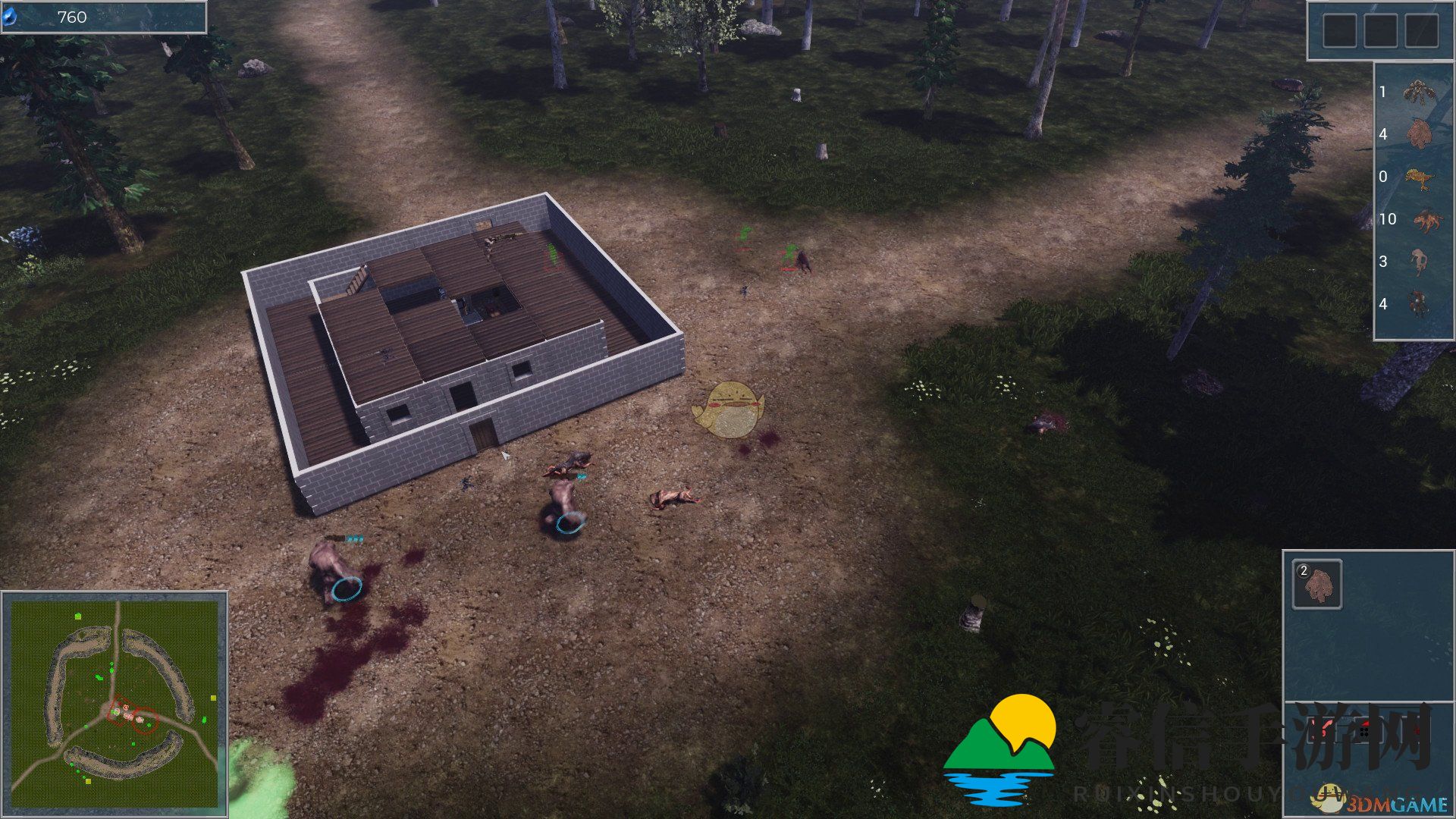The height and width of the screenshot is (819, 1456).
Task: Choose the brown furry beast in the roster list
Action: pyautogui.click(x=1417, y=134)
